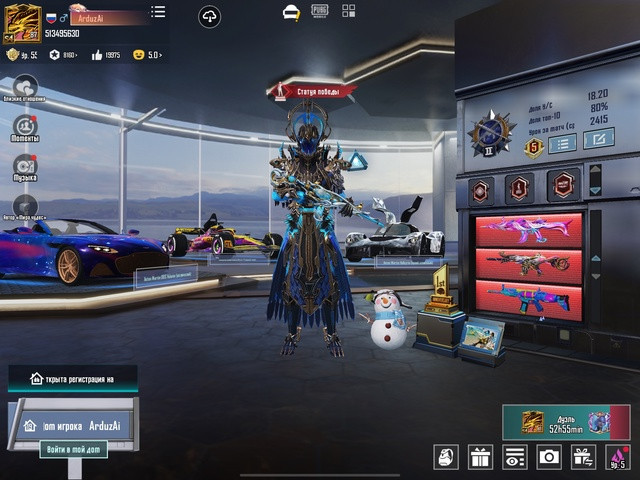Open the stats list button on the panel

point(562,143)
